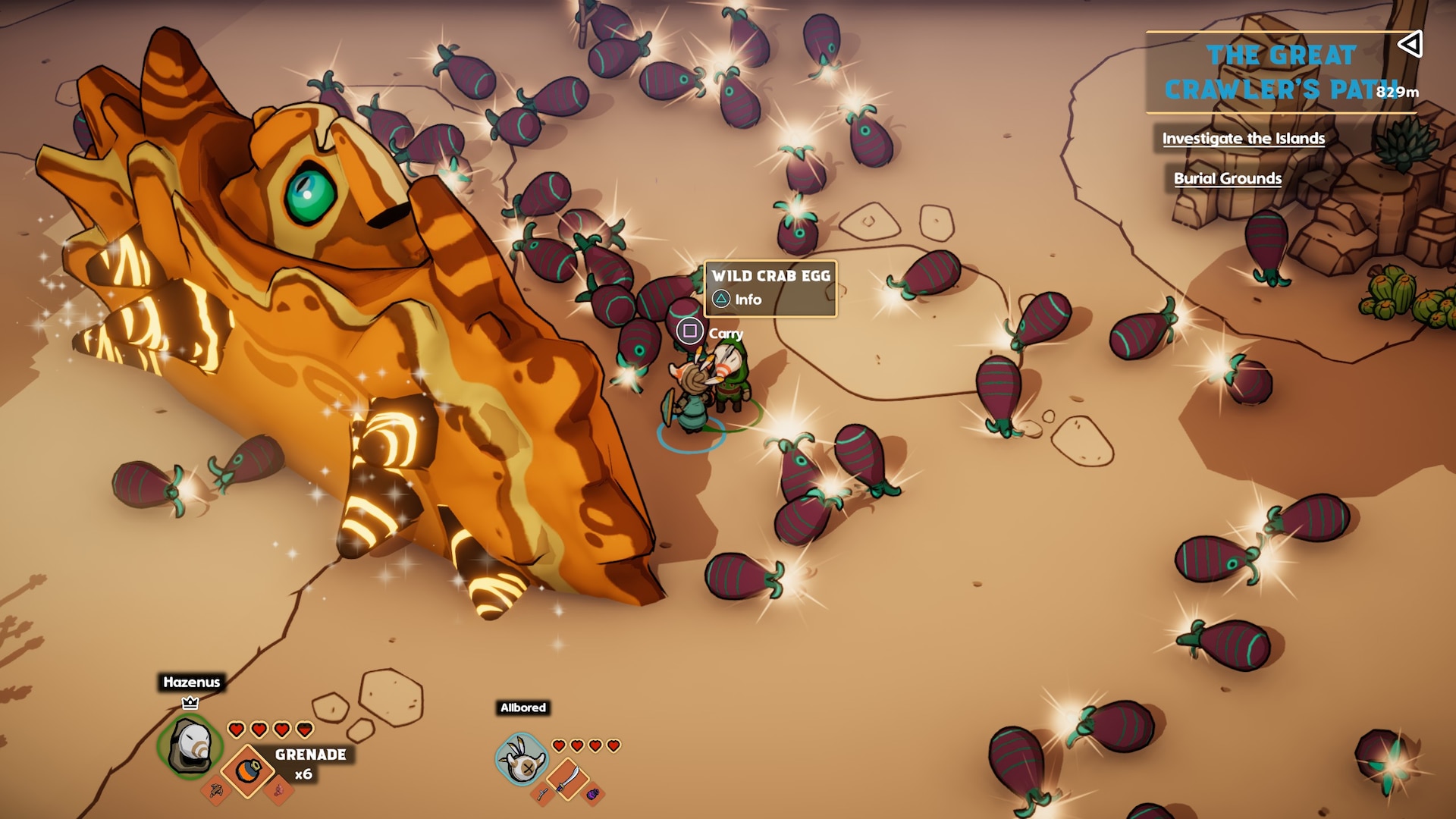Click the white triangle waypoint arrow
The width and height of the screenshot is (1456, 819).
pos(1410,44)
